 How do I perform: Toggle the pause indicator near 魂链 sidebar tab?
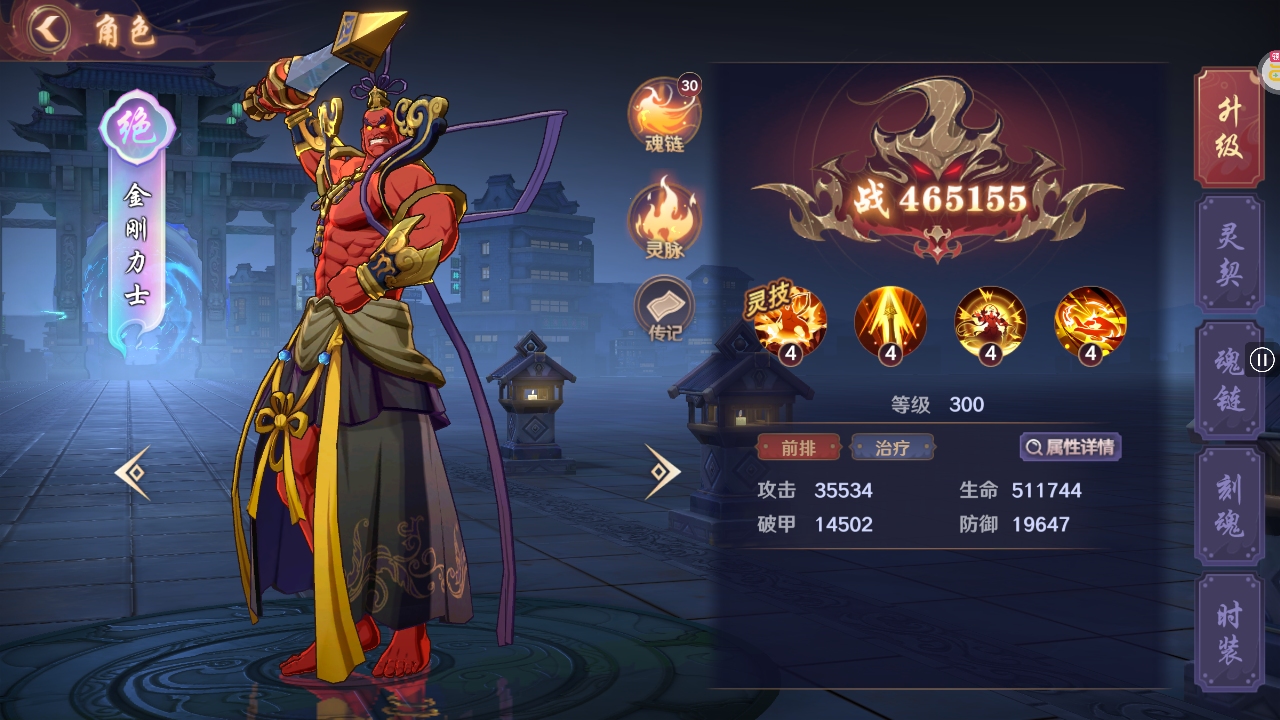pyautogui.click(x=1264, y=360)
